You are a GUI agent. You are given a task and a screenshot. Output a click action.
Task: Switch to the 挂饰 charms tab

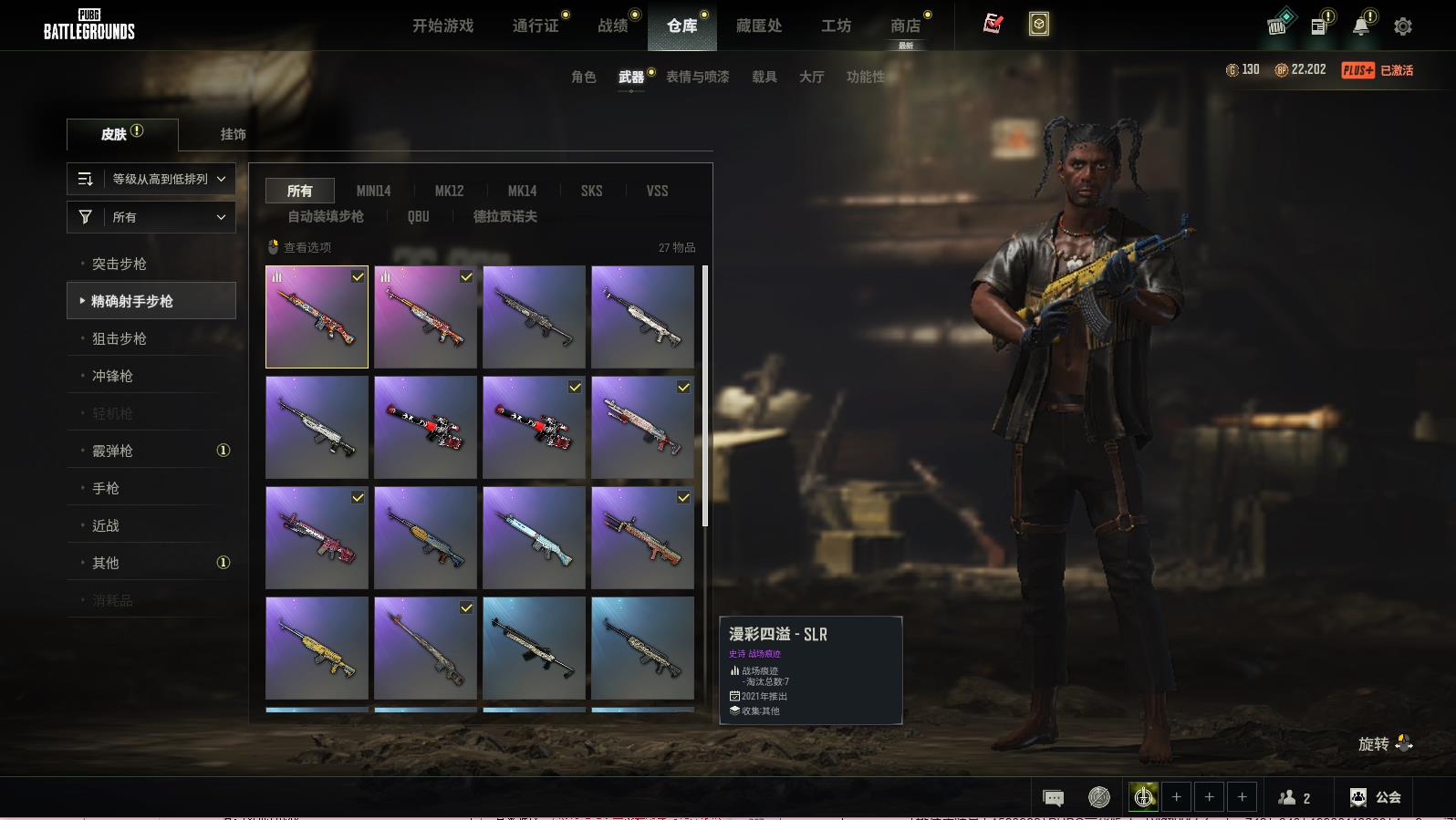(x=233, y=134)
